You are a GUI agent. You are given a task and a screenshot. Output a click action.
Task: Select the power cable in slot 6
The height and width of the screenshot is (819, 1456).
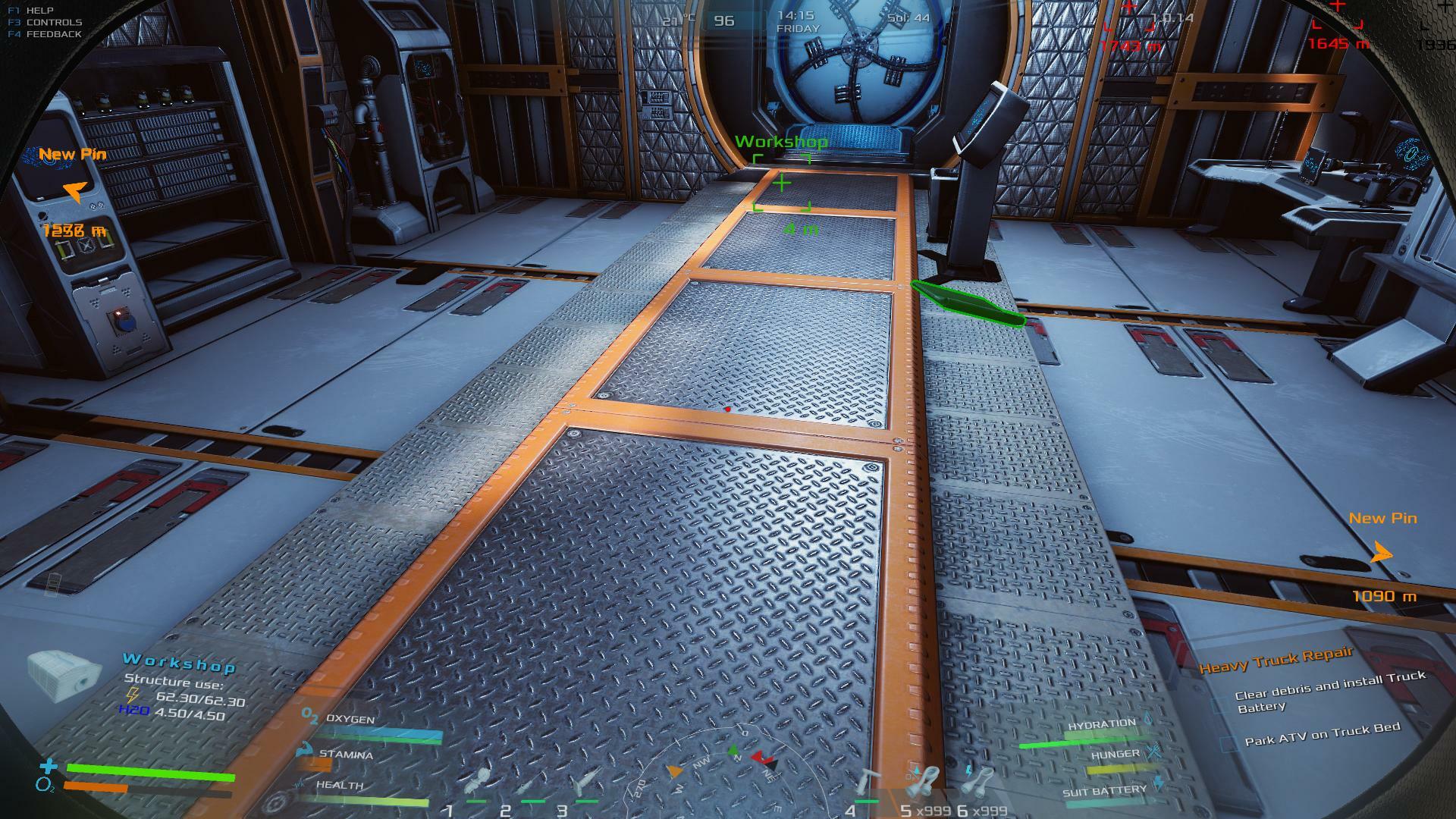click(980, 781)
